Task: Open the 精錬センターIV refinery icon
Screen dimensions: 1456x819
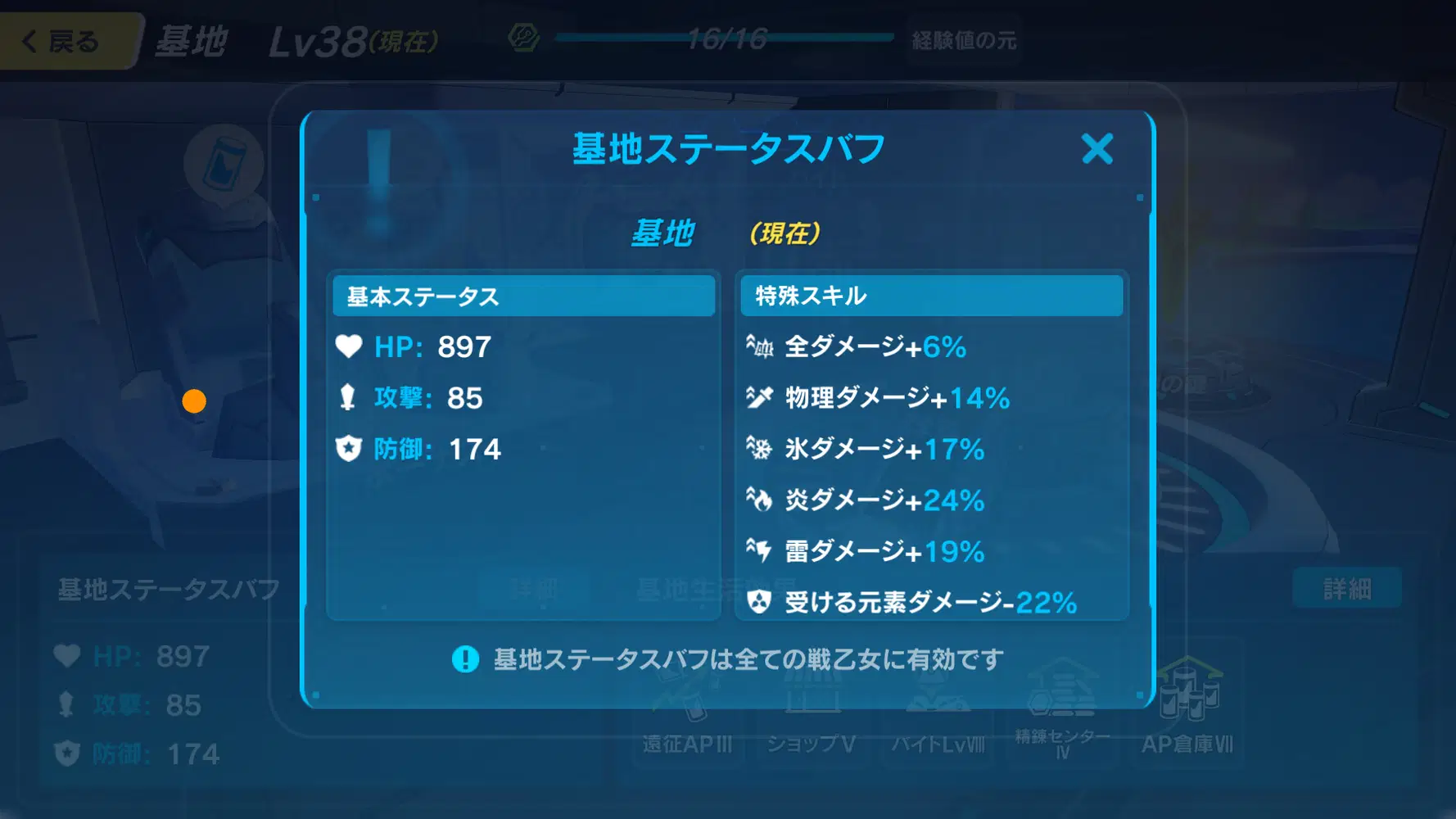Action: click(x=1061, y=704)
